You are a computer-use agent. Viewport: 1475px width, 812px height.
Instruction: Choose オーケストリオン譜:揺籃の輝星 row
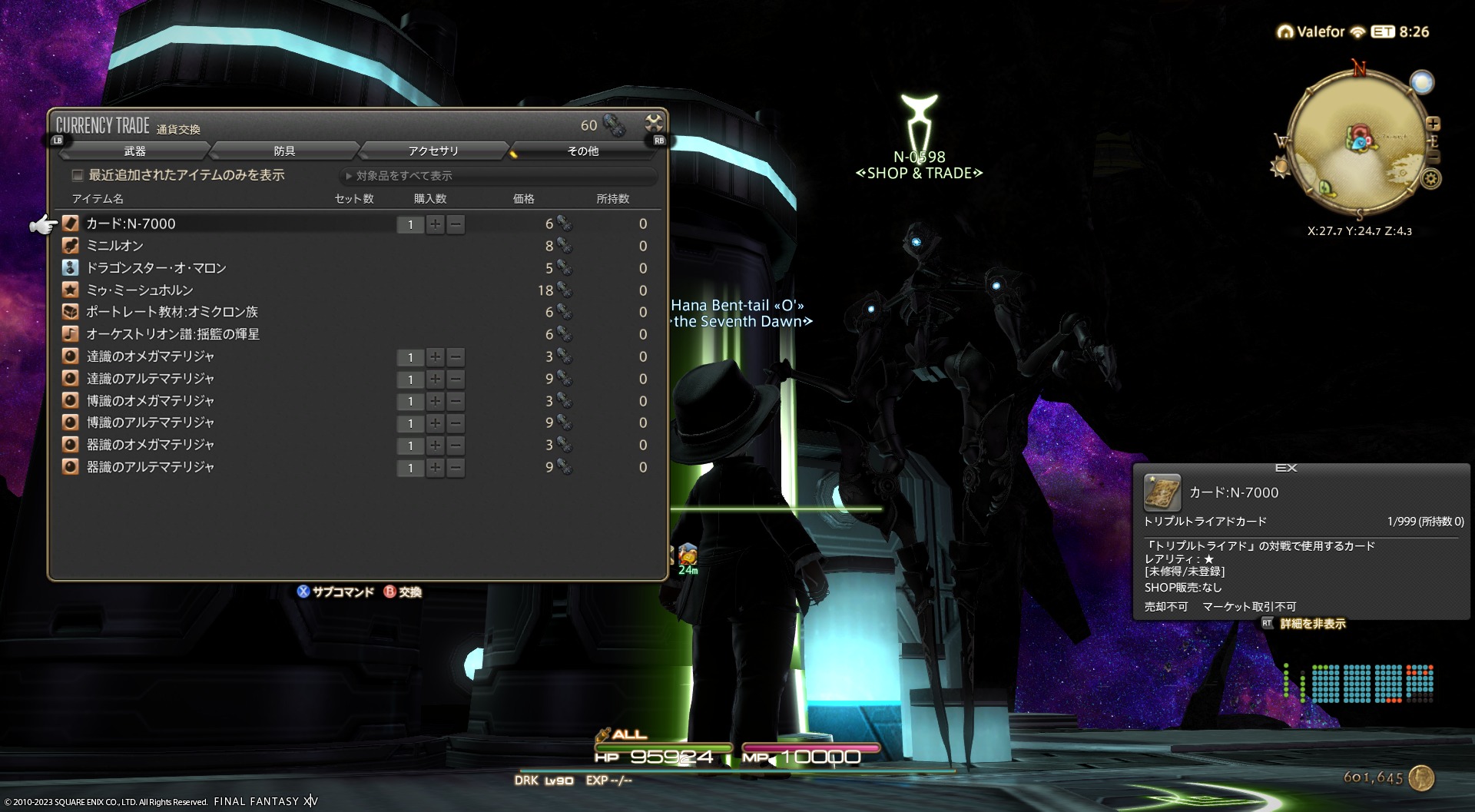(x=172, y=334)
